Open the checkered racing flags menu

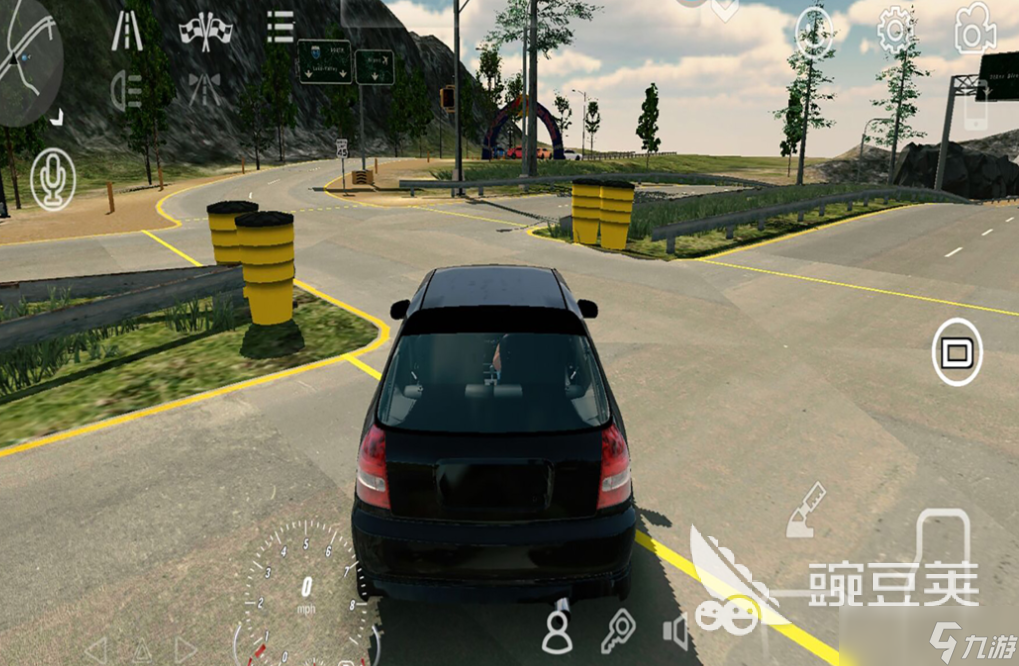pos(206,31)
